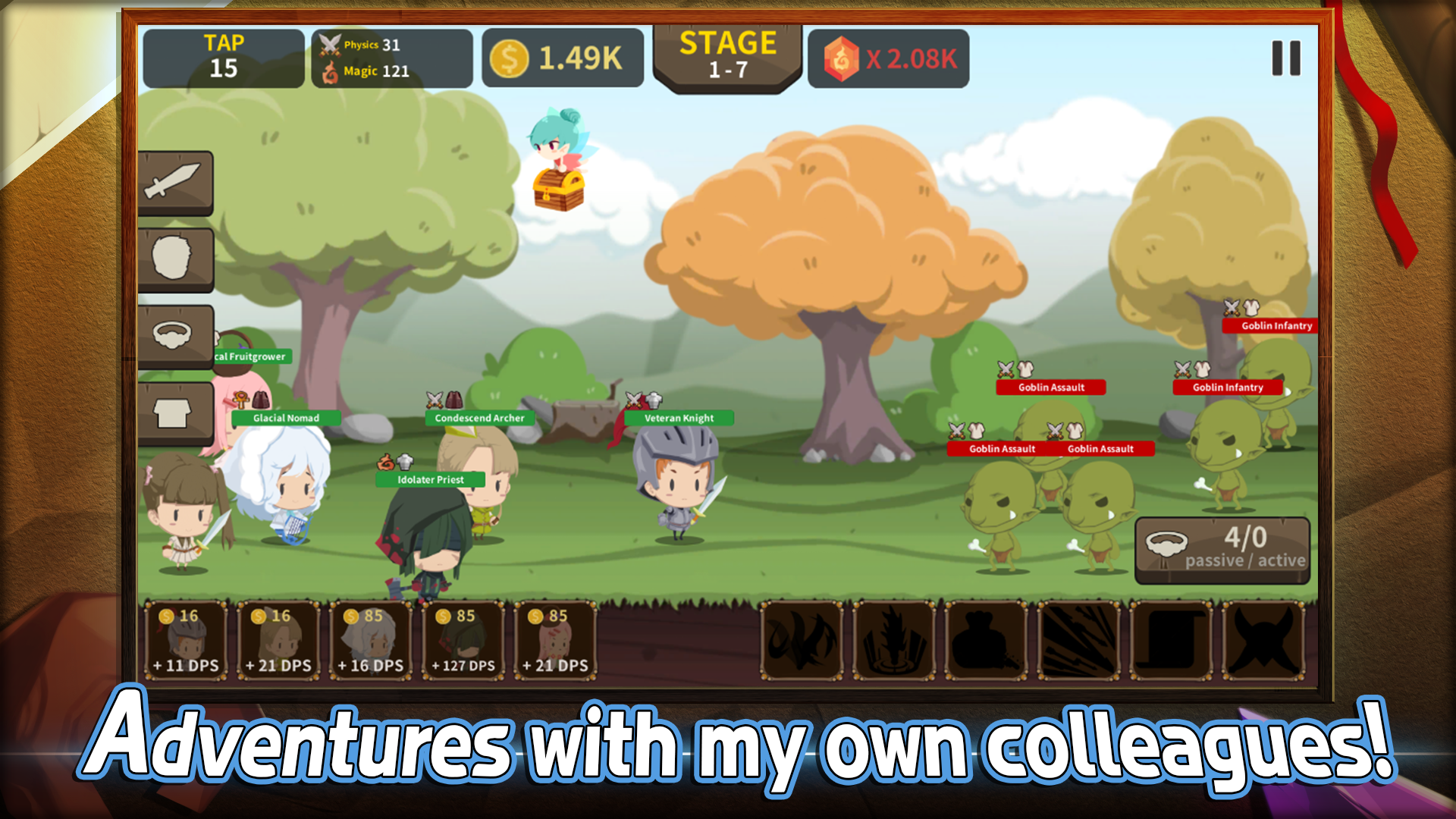Open the 1.49K gold coin display
The height and width of the screenshot is (819, 1456).
coord(563,55)
